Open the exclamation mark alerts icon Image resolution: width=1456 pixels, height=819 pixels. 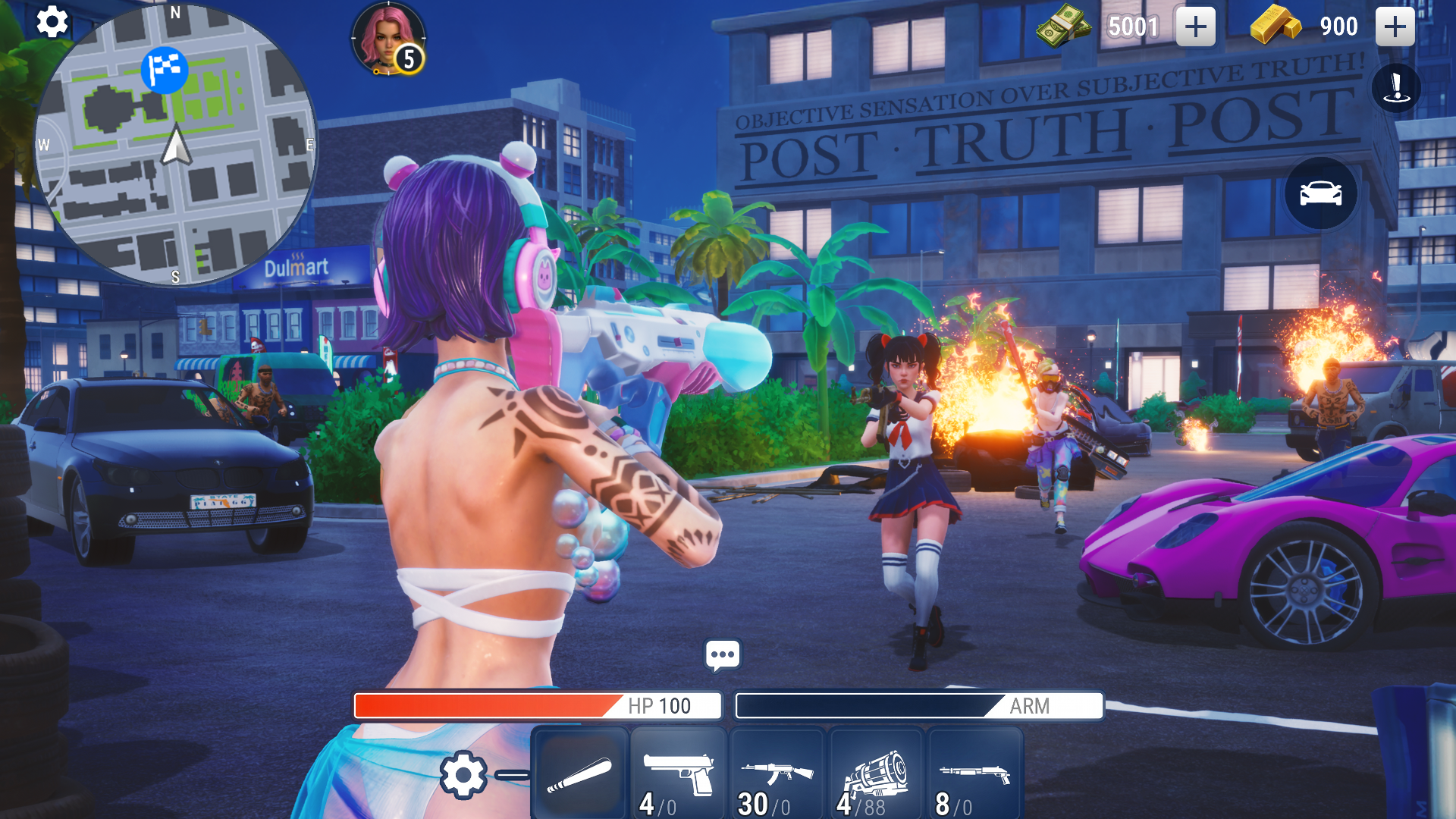(x=1395, y=87)
